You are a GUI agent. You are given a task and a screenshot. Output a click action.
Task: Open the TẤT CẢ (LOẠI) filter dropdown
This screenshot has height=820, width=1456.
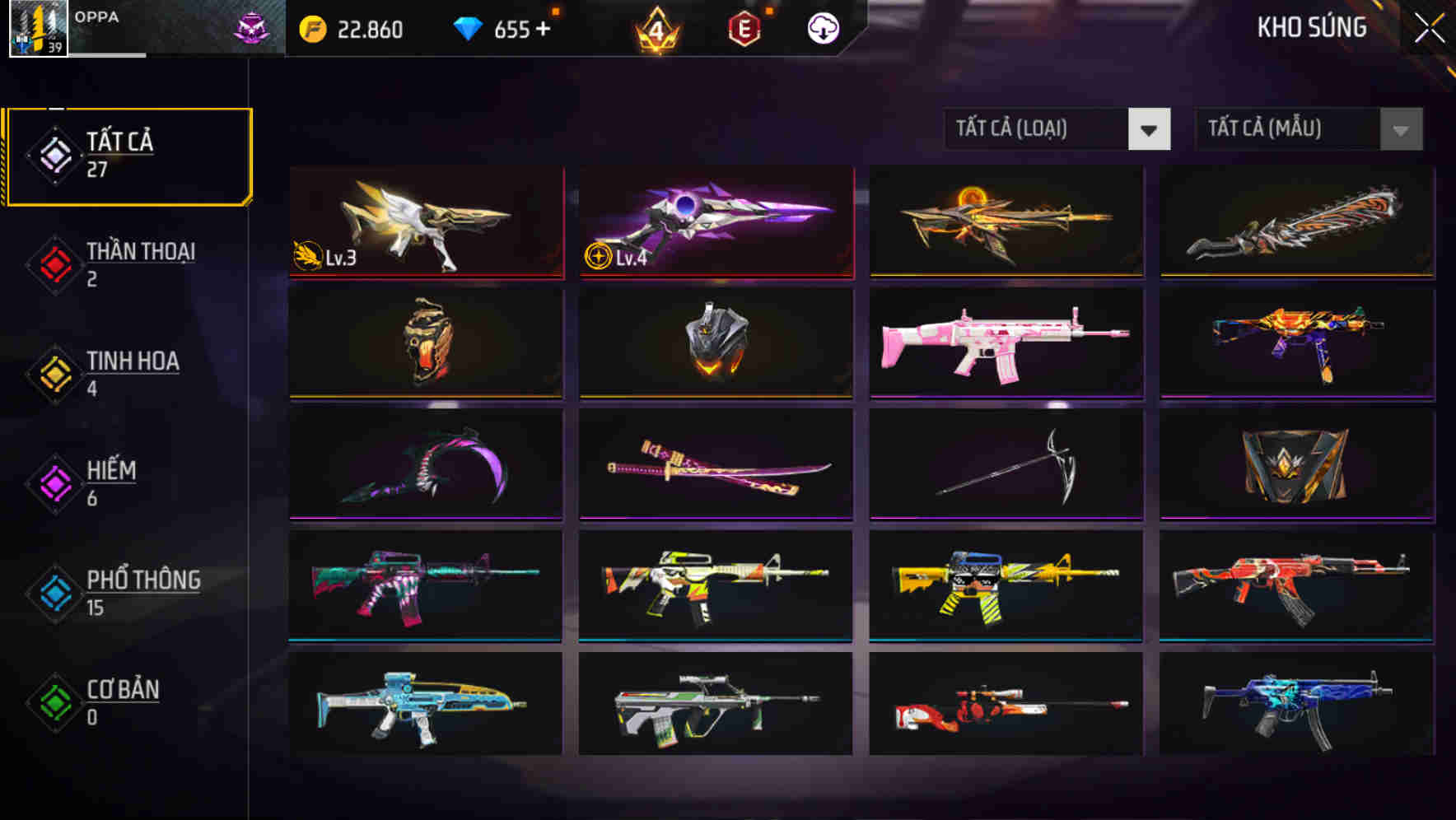[x=1036, y=129]
